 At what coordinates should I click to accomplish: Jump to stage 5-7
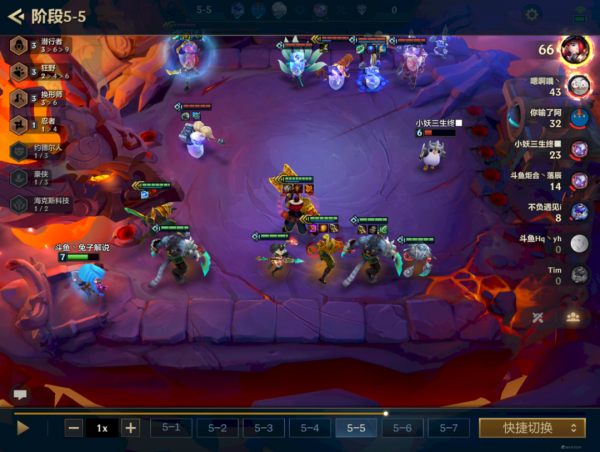pyautogui.click(x=448, y=427)
